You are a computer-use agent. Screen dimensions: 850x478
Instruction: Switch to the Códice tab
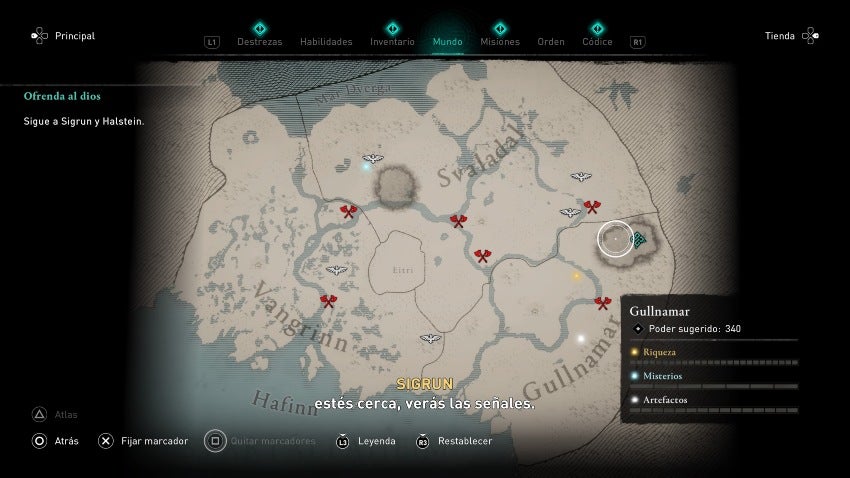(x=597, y=42)
